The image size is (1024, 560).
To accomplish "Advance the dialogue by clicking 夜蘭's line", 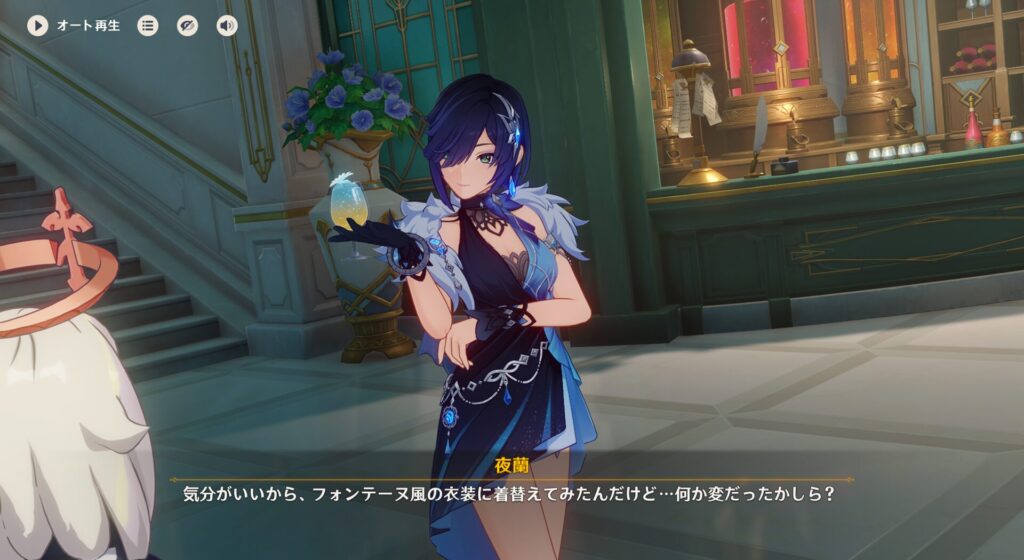I will (508, 494).
